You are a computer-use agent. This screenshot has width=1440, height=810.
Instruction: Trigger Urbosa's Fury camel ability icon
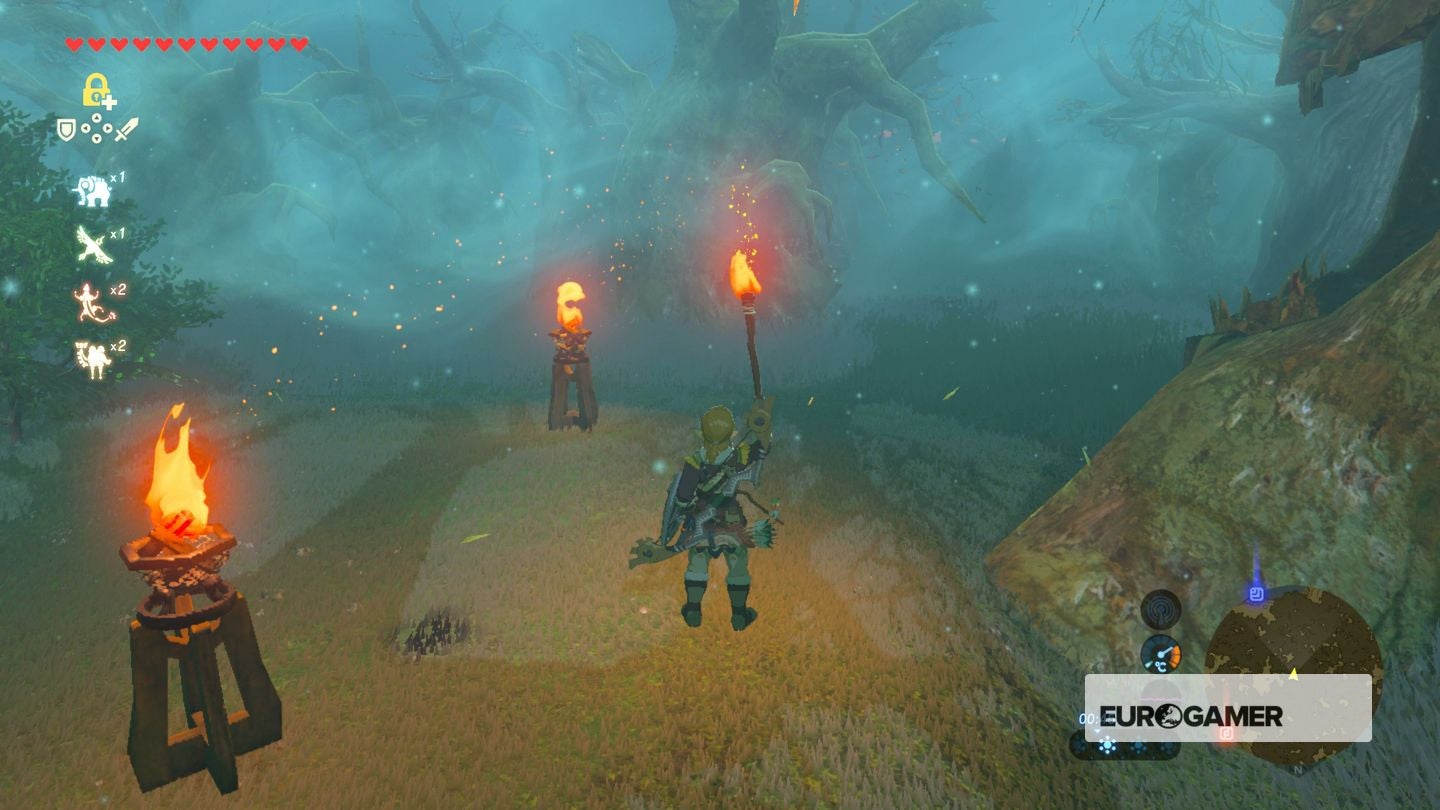pos(92,354)
